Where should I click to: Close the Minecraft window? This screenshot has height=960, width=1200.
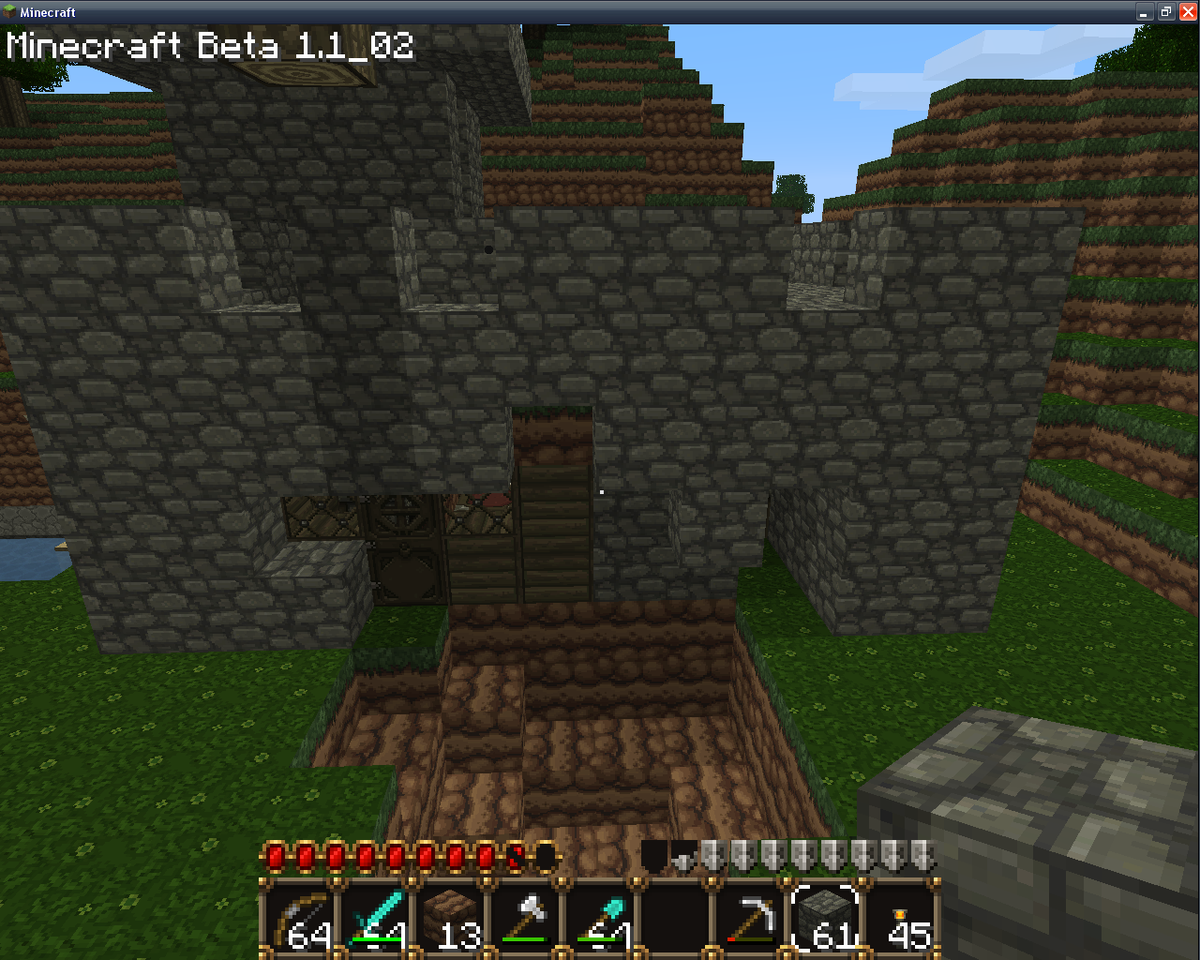coord(1186,12)
